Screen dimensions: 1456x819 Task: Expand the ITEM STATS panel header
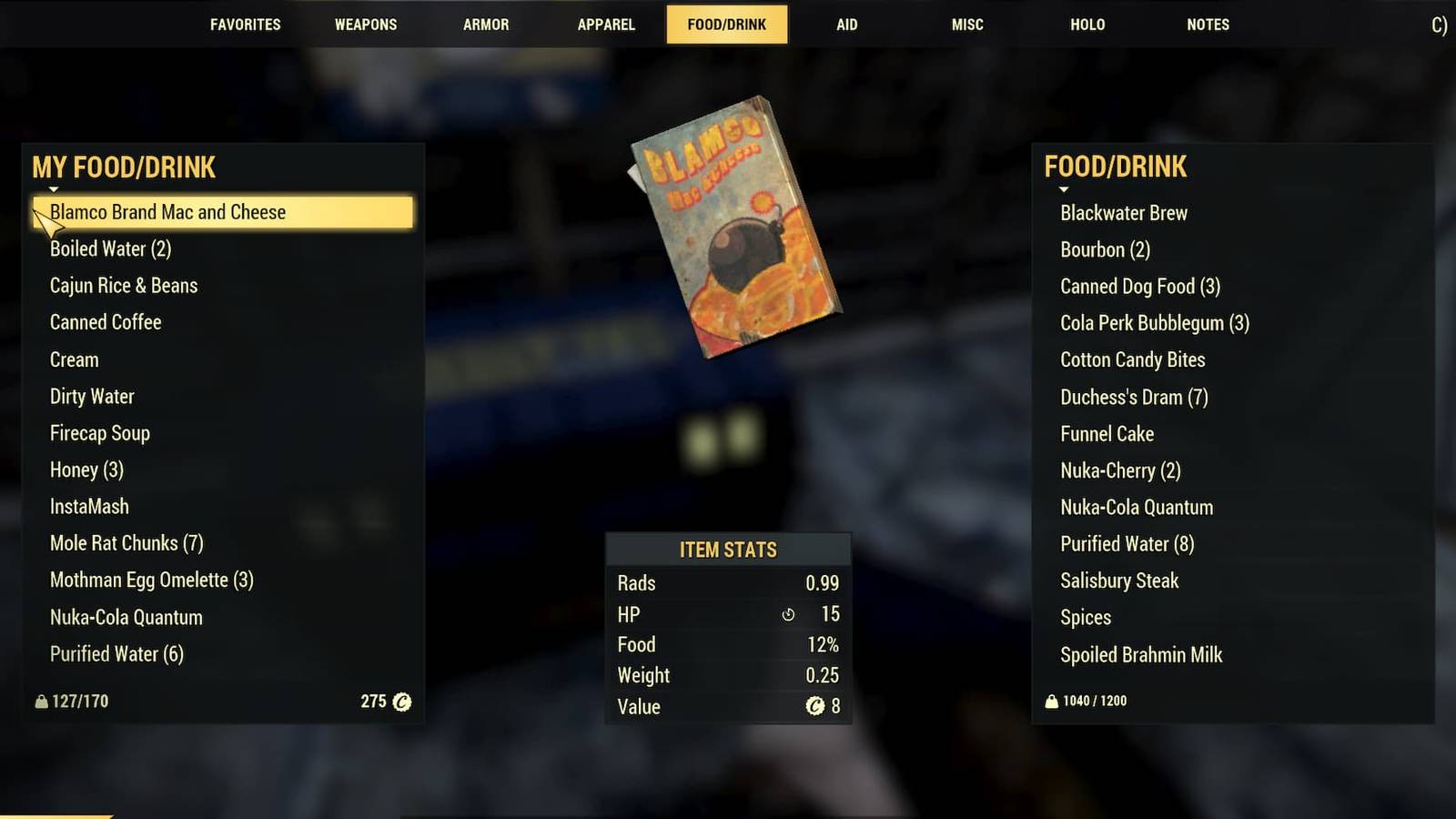[727, 550]
